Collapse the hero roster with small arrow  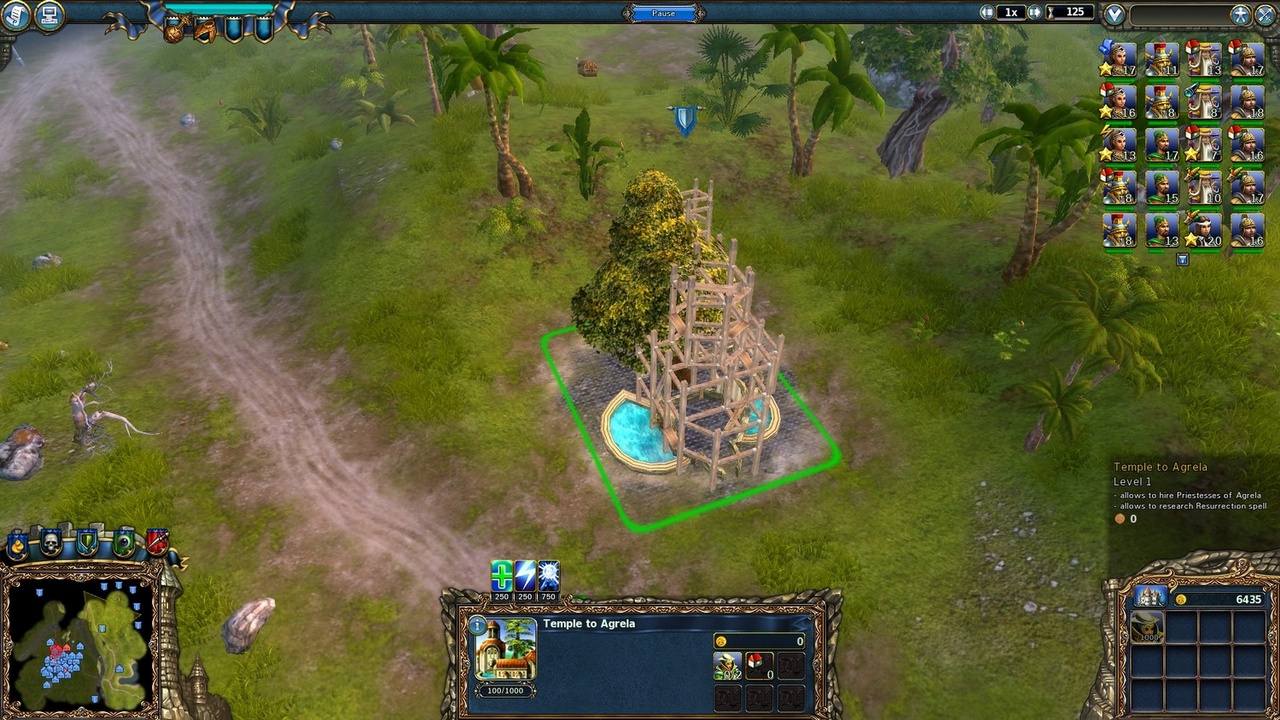[1181, 258]
